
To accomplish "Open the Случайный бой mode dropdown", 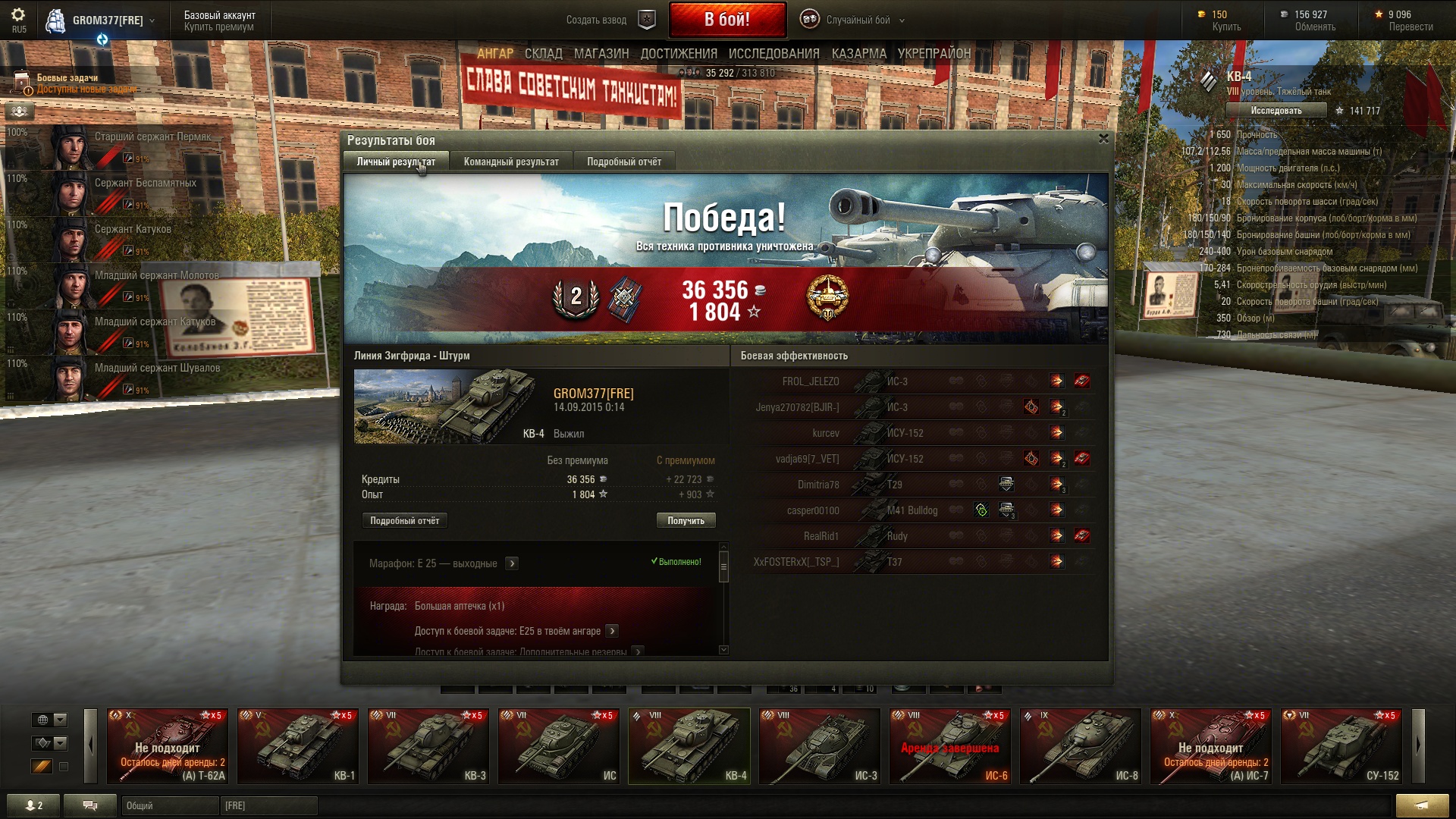I will click(864, 20).
